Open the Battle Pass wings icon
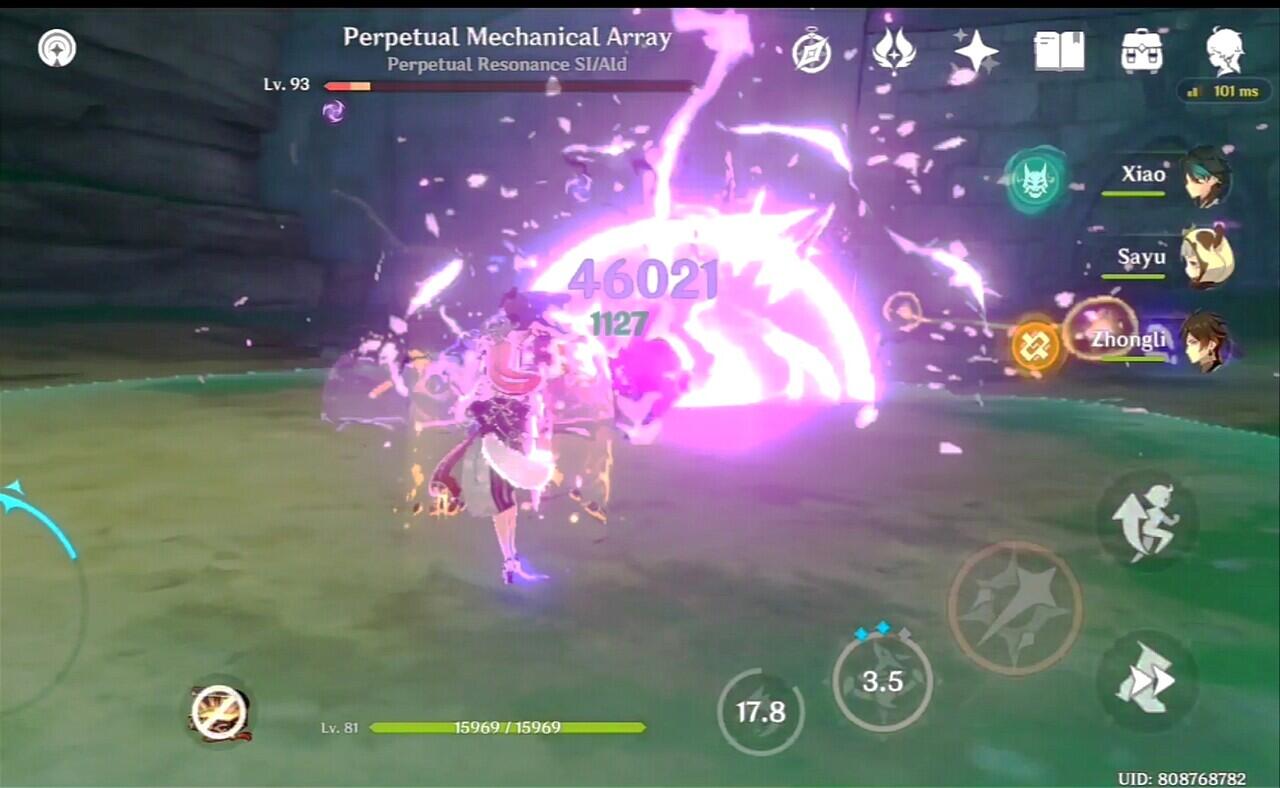The image size is (1280, 788). click(x=893, y=49)
